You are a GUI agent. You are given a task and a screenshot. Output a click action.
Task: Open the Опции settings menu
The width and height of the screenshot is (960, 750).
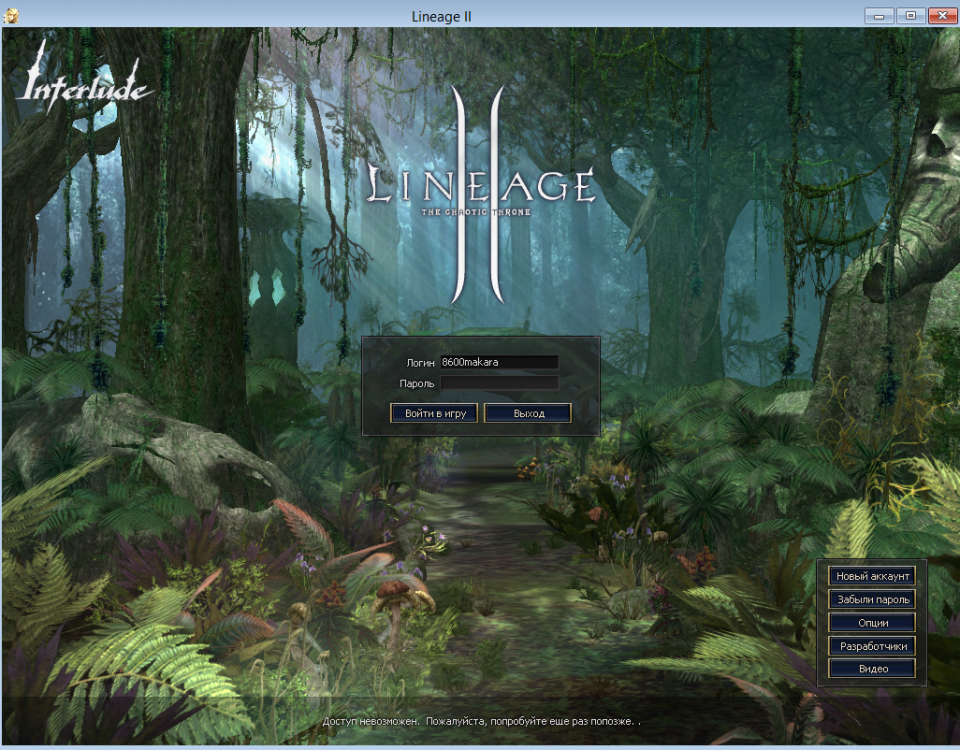[x=872, y=622]
